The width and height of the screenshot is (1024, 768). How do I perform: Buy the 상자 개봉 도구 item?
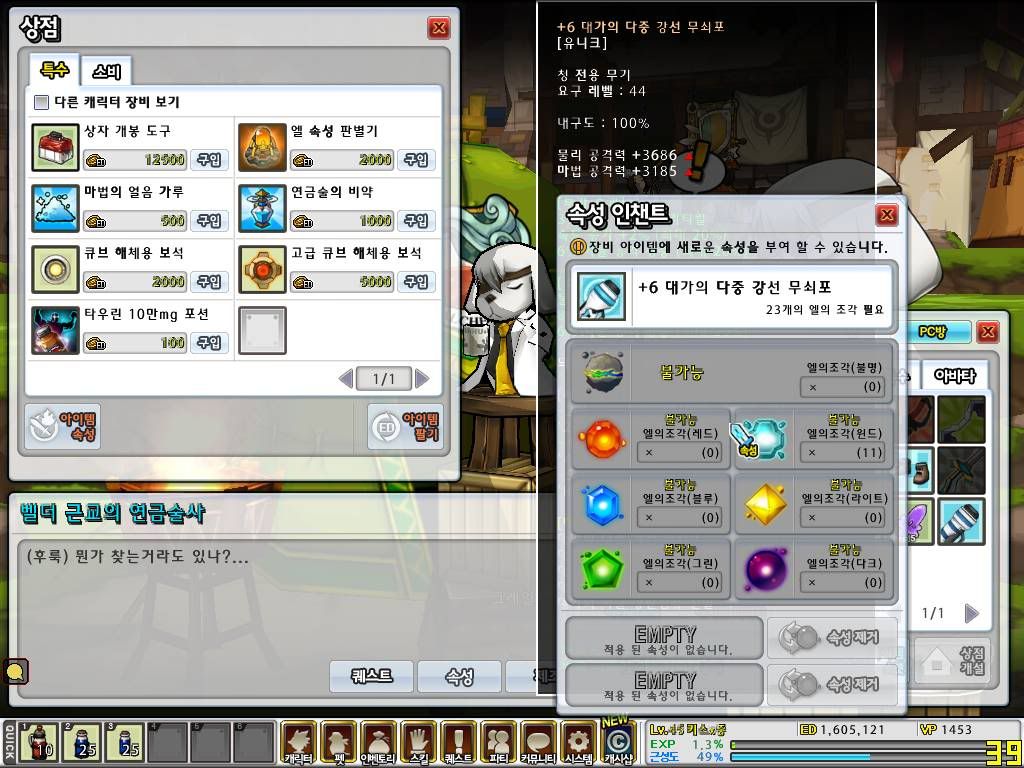[208, 160]
